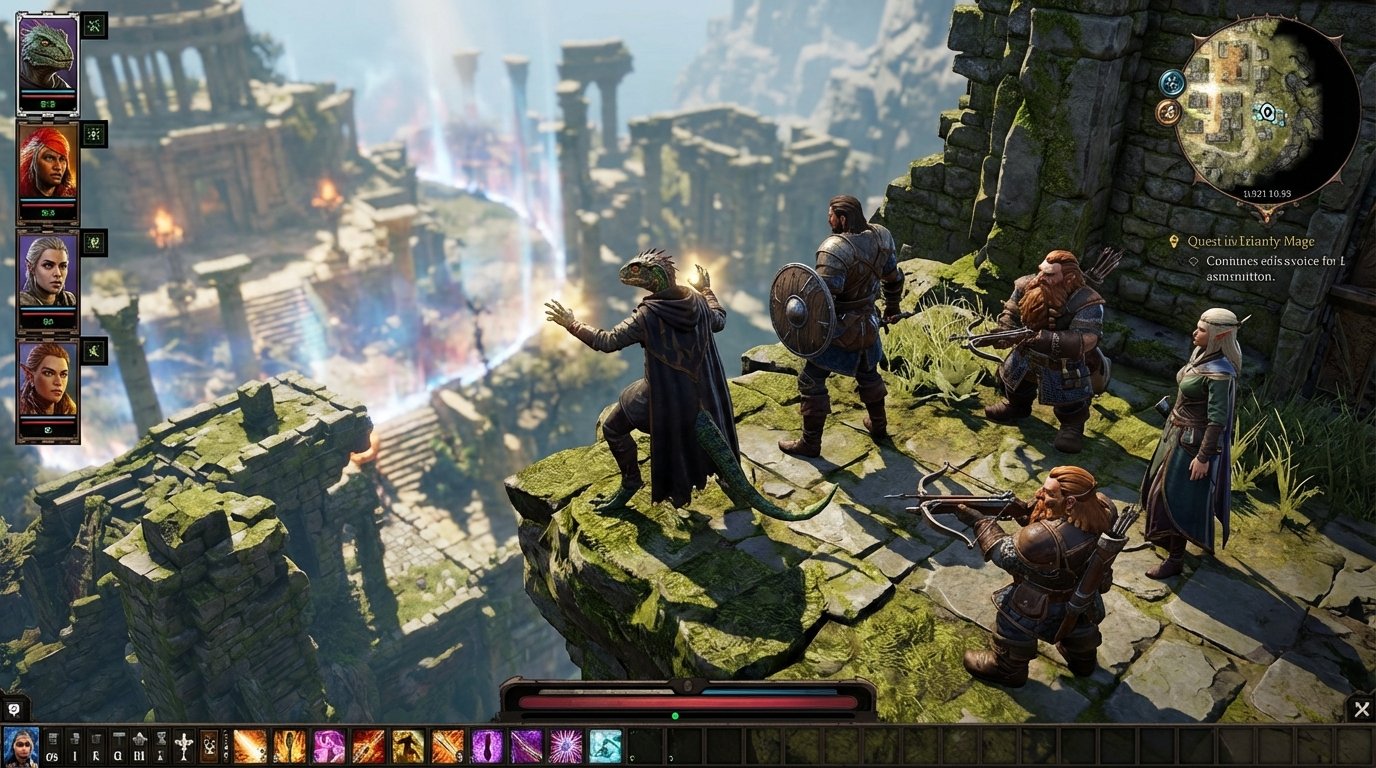Use the first orange slash skill
The image size is (1376, 768).
point(250,746)
